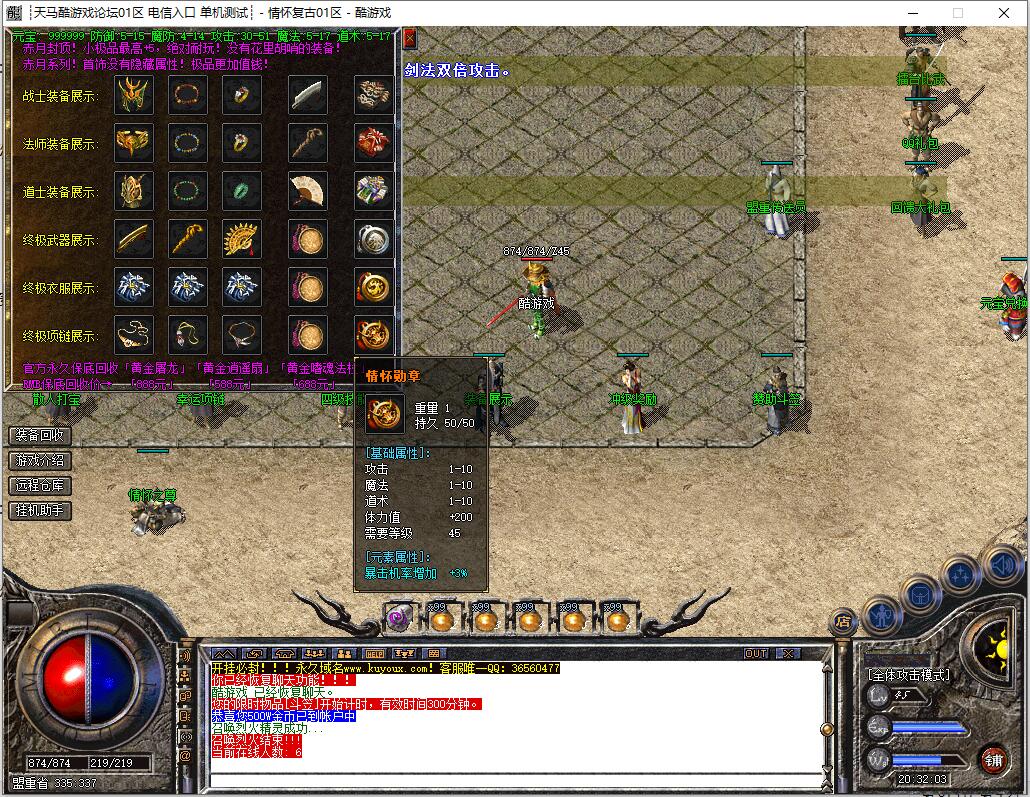Pick the golden sword in 终极武器展示 row

point(133,239)
